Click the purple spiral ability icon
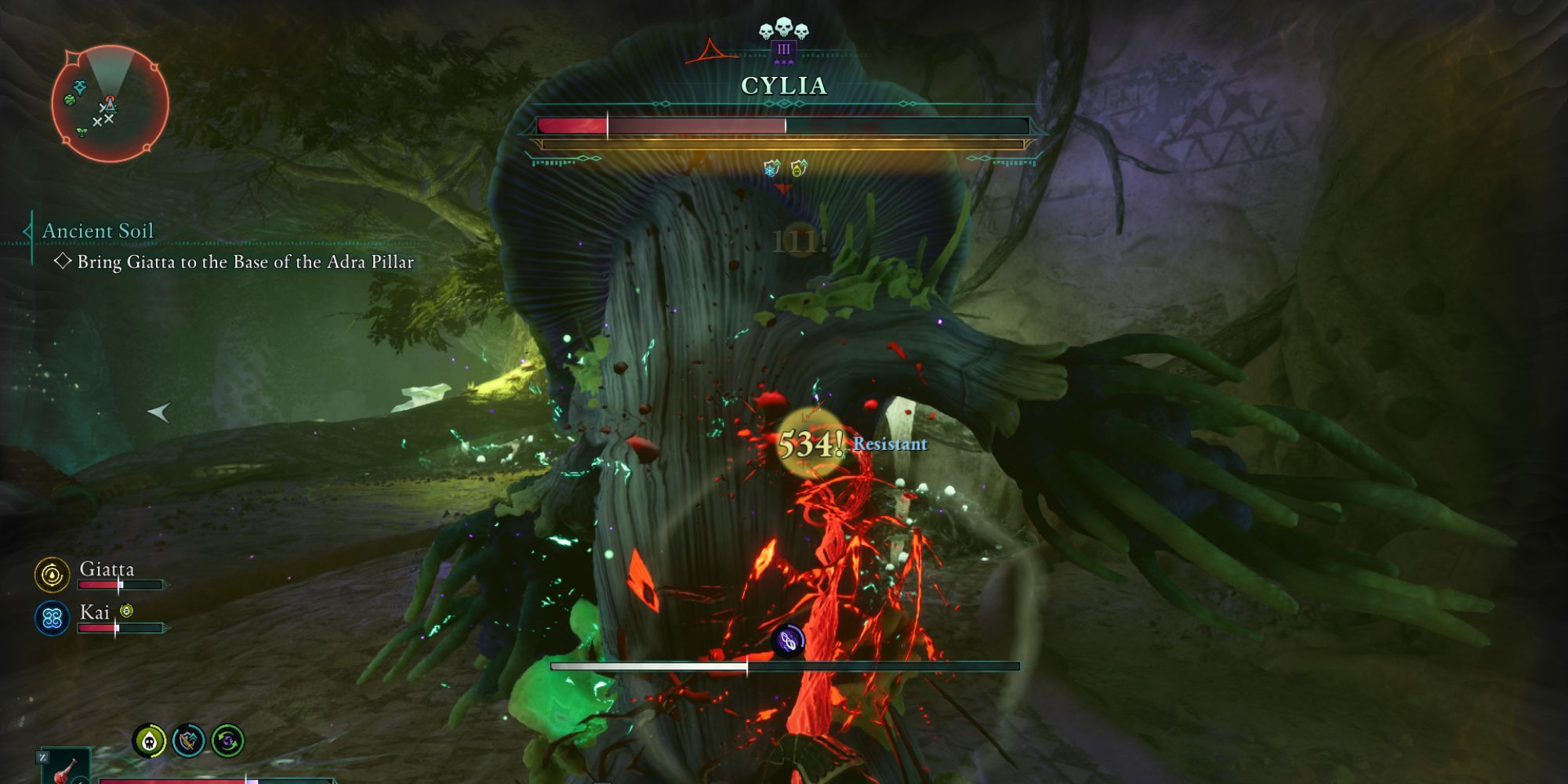This screenshot has width=1568, height=784. coord(788,641)
